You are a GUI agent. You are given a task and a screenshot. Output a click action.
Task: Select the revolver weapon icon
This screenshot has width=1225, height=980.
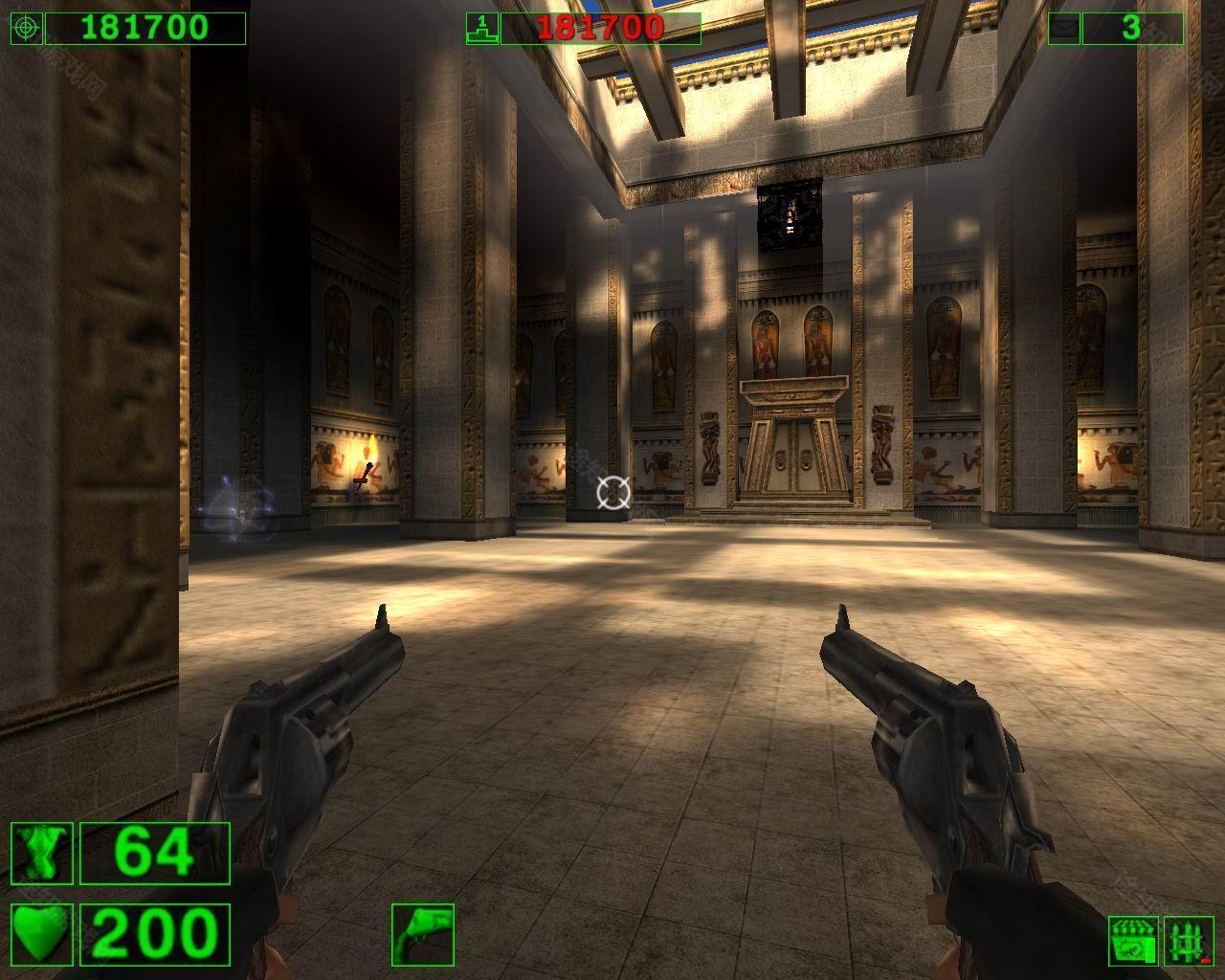(422, 934)
